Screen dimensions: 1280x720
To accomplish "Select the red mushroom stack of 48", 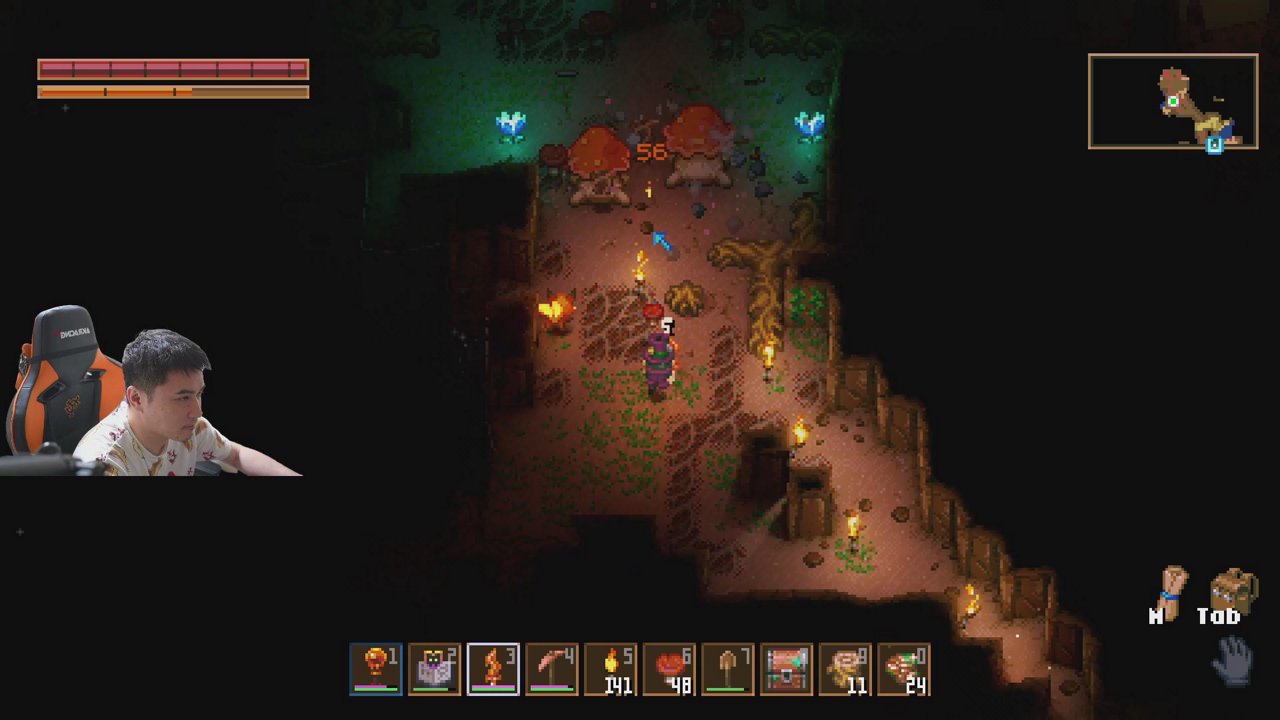I will [669, 669].
